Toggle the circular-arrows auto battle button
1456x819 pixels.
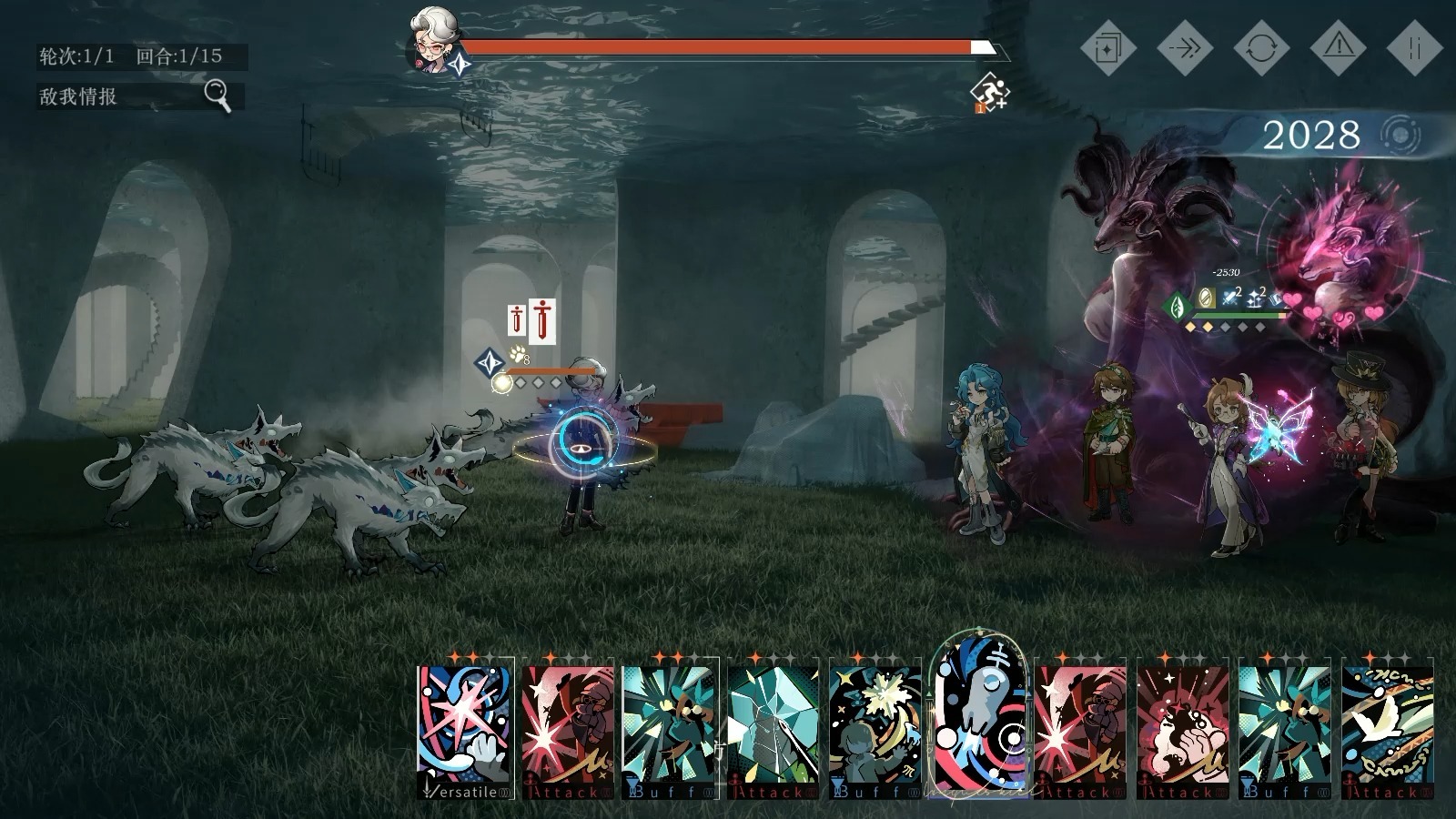pos(1260,47)
